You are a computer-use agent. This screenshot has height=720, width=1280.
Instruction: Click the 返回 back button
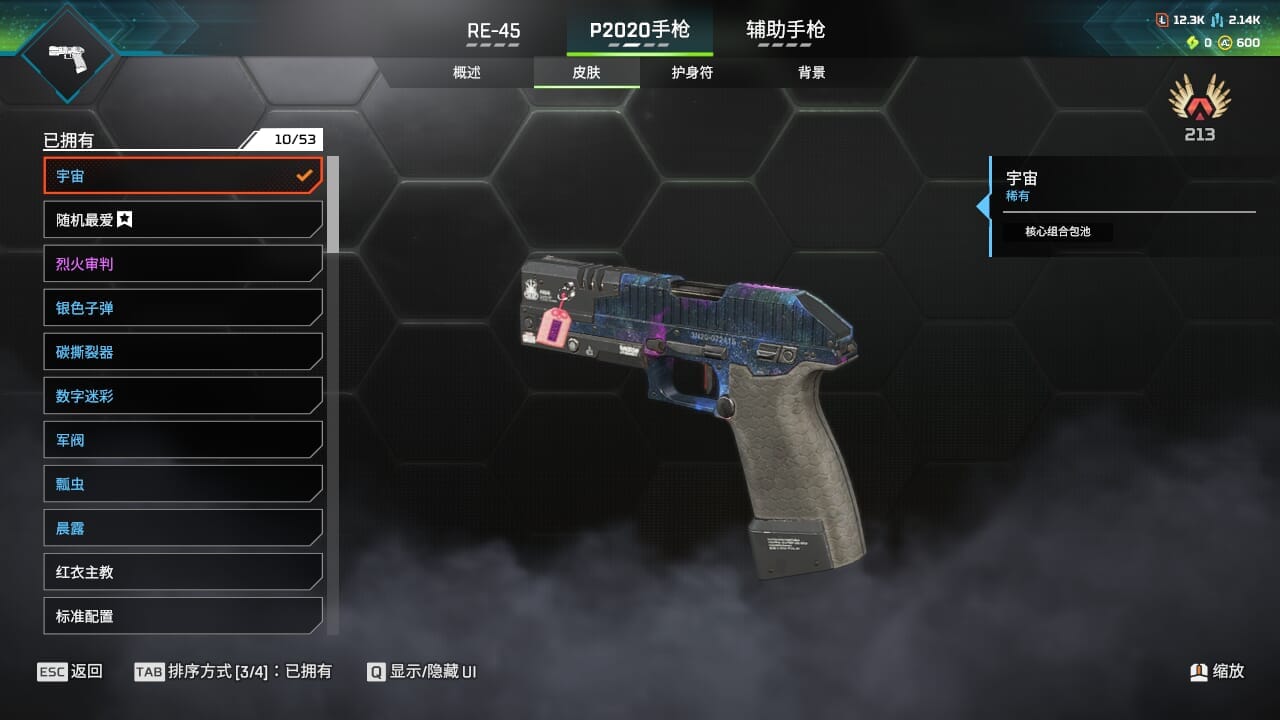coord(70,672)
